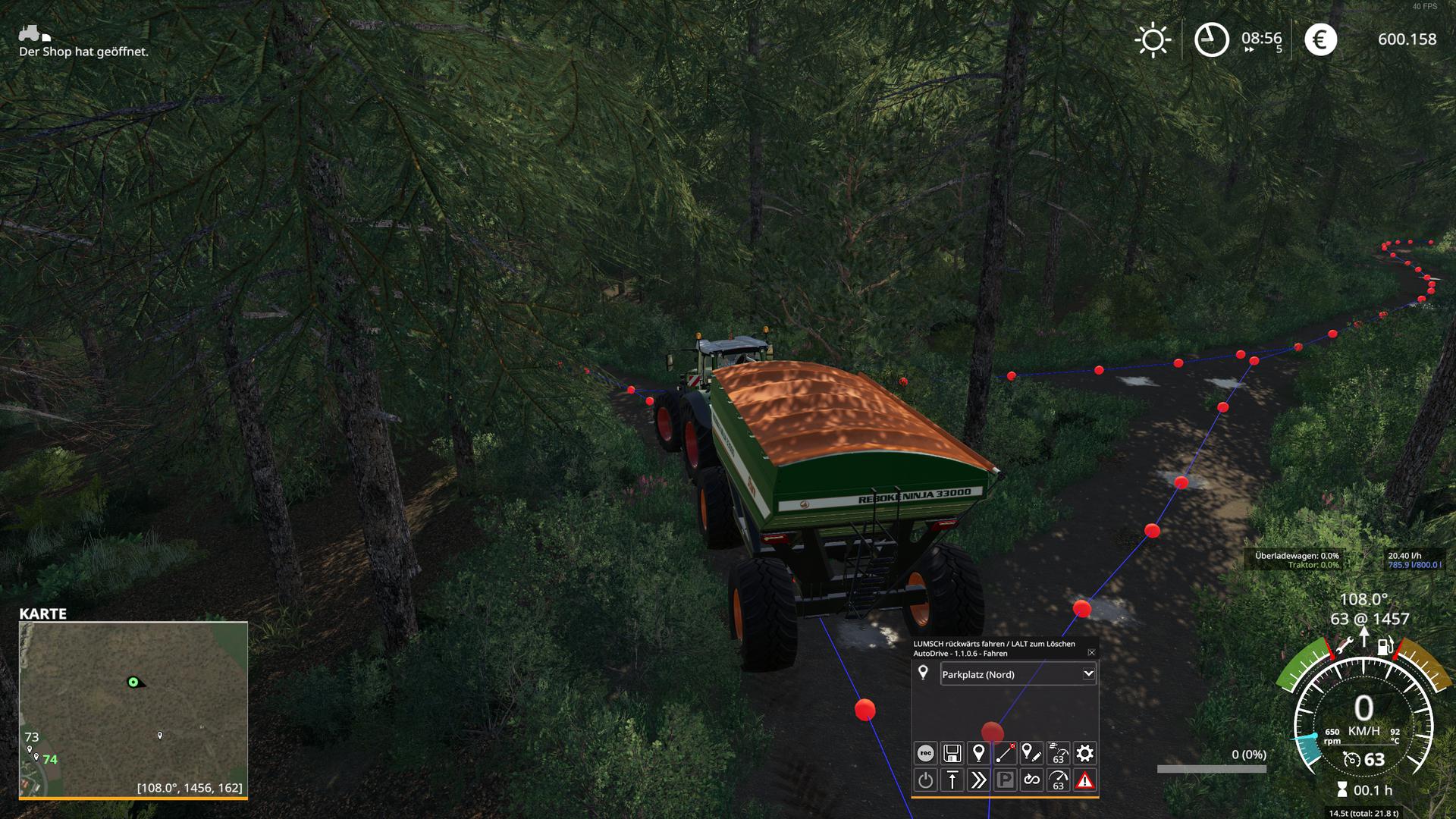
Task: Click the top-row speed limit button with vehicle icon
Action: (x=1058, y=753)
